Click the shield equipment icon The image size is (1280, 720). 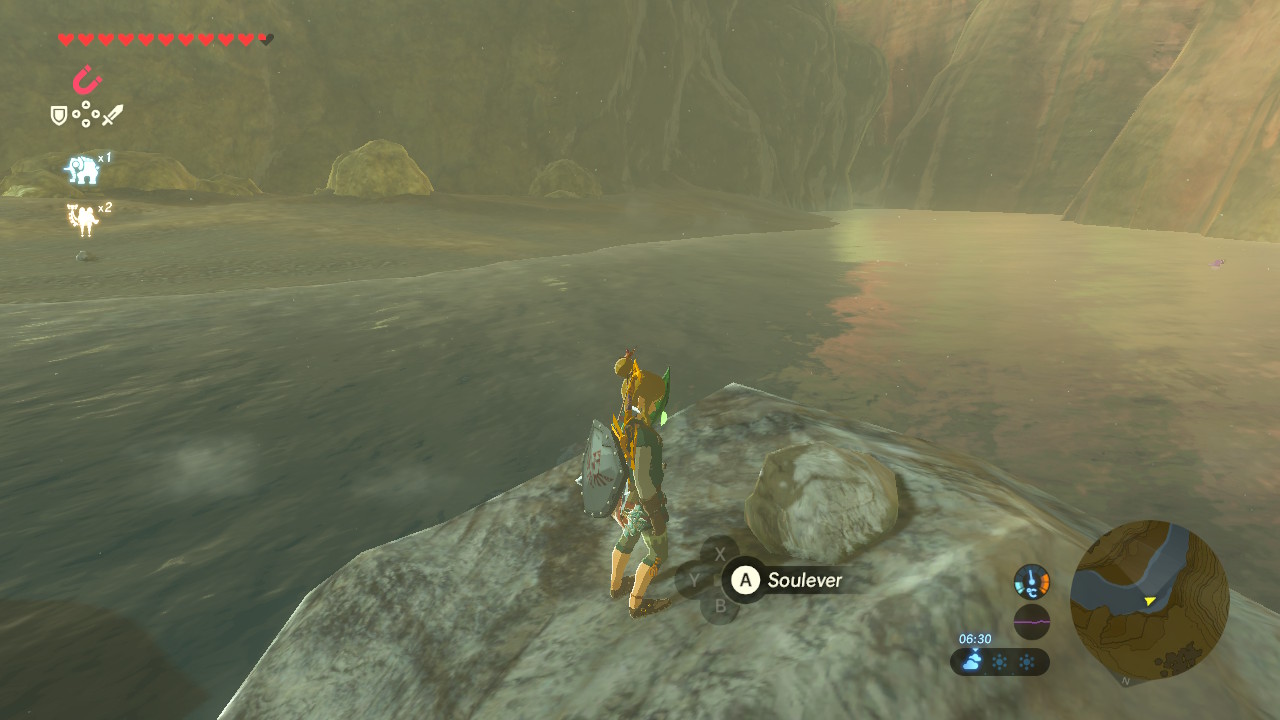[59, 116]
